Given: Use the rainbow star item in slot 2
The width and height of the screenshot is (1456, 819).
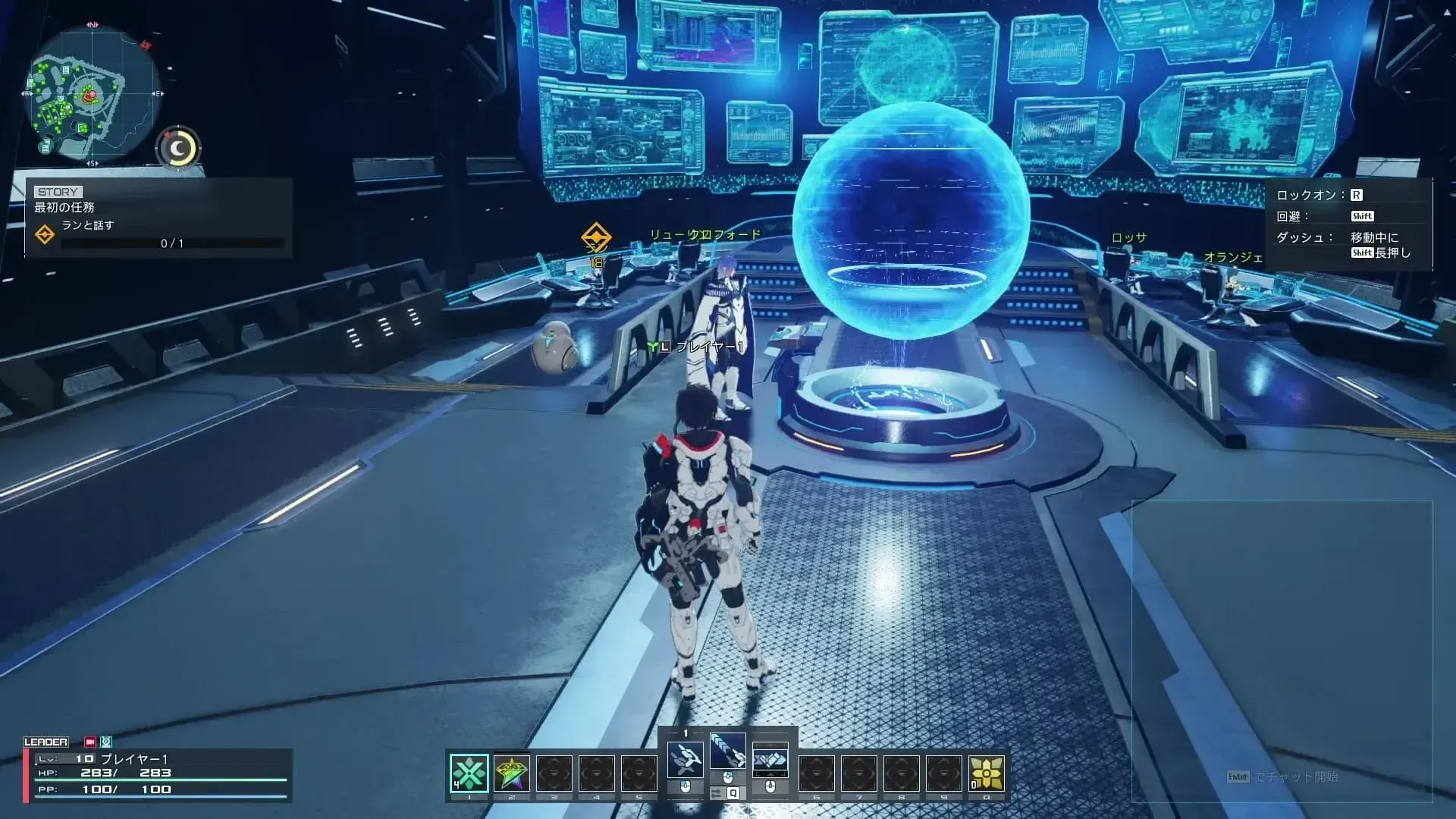Looking at the screenshot, I should point(512,773).
